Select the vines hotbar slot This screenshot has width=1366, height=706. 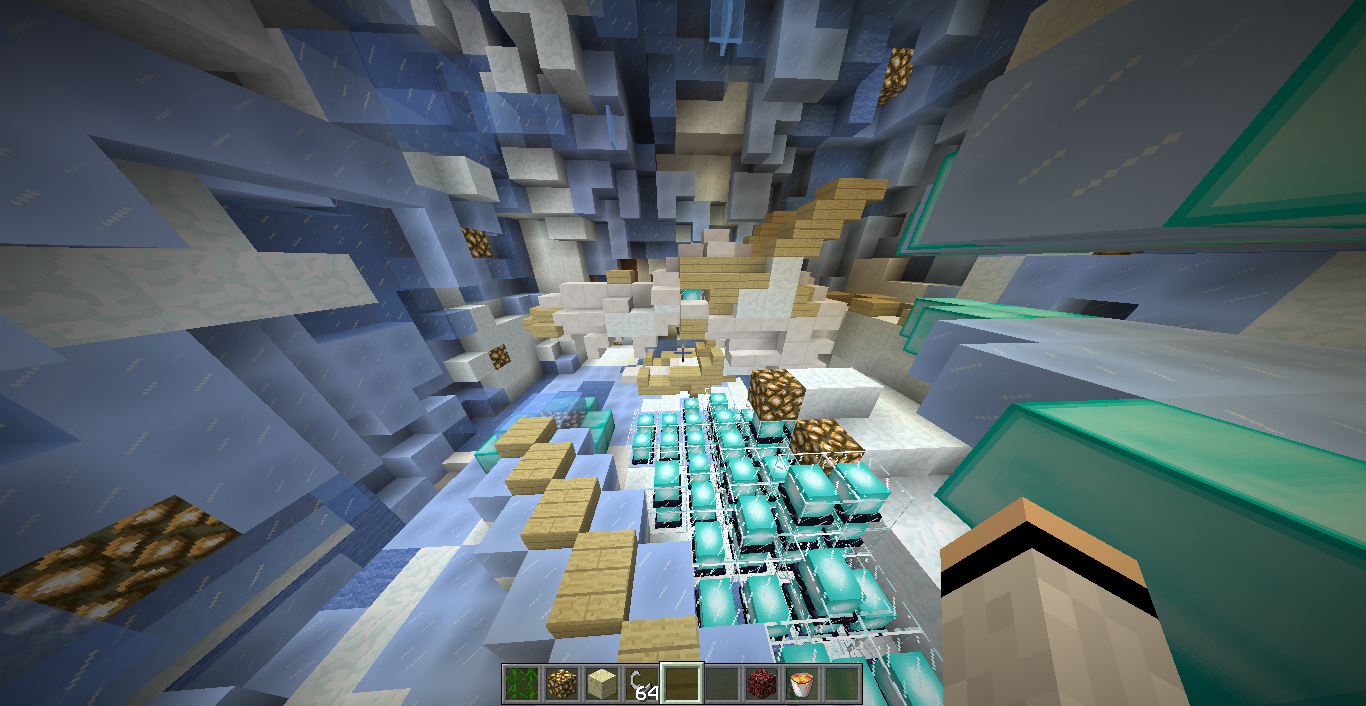coord(521,683)
